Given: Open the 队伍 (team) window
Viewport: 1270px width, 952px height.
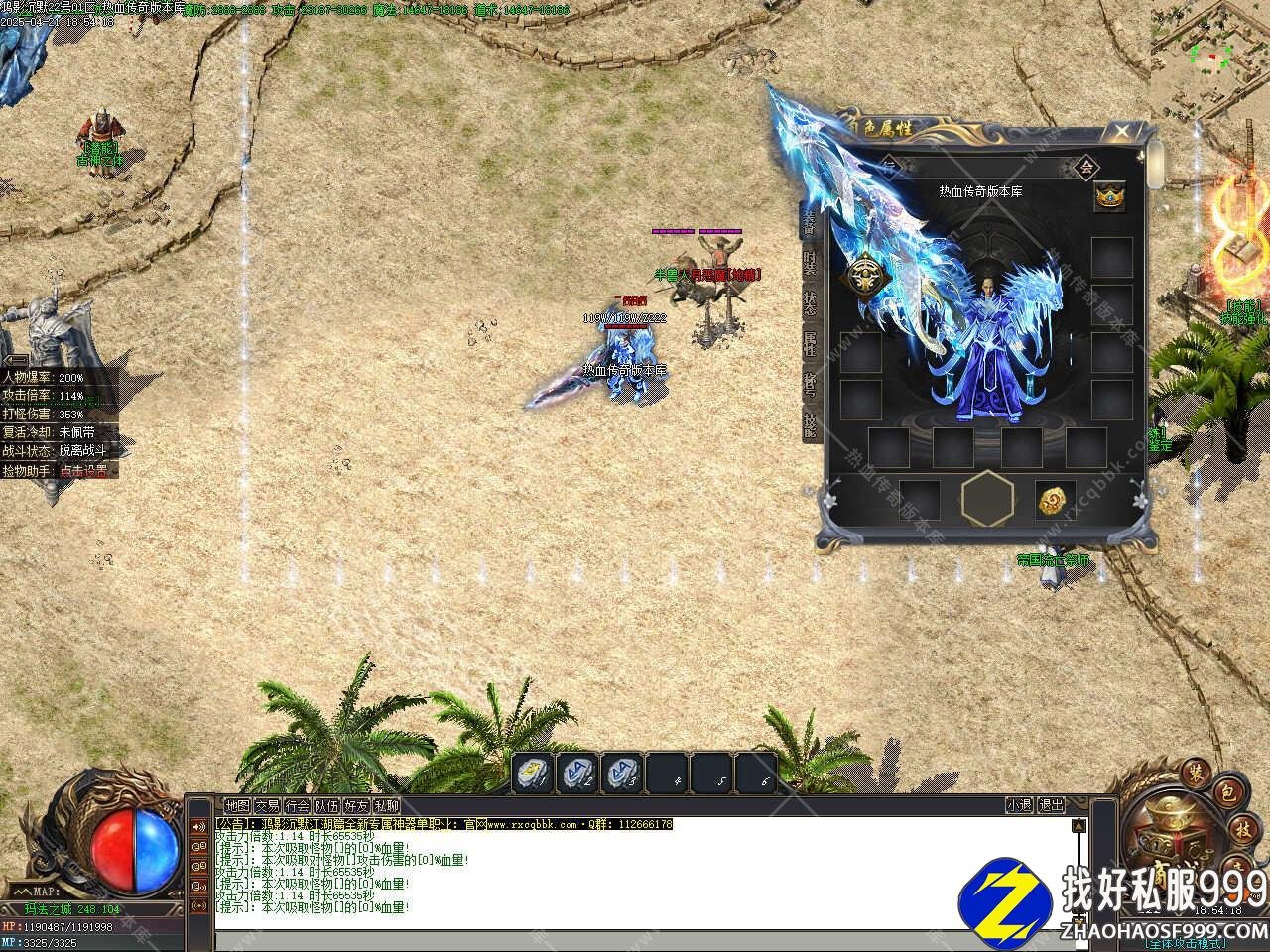Looking at the screenshot, I should (326, 806).
